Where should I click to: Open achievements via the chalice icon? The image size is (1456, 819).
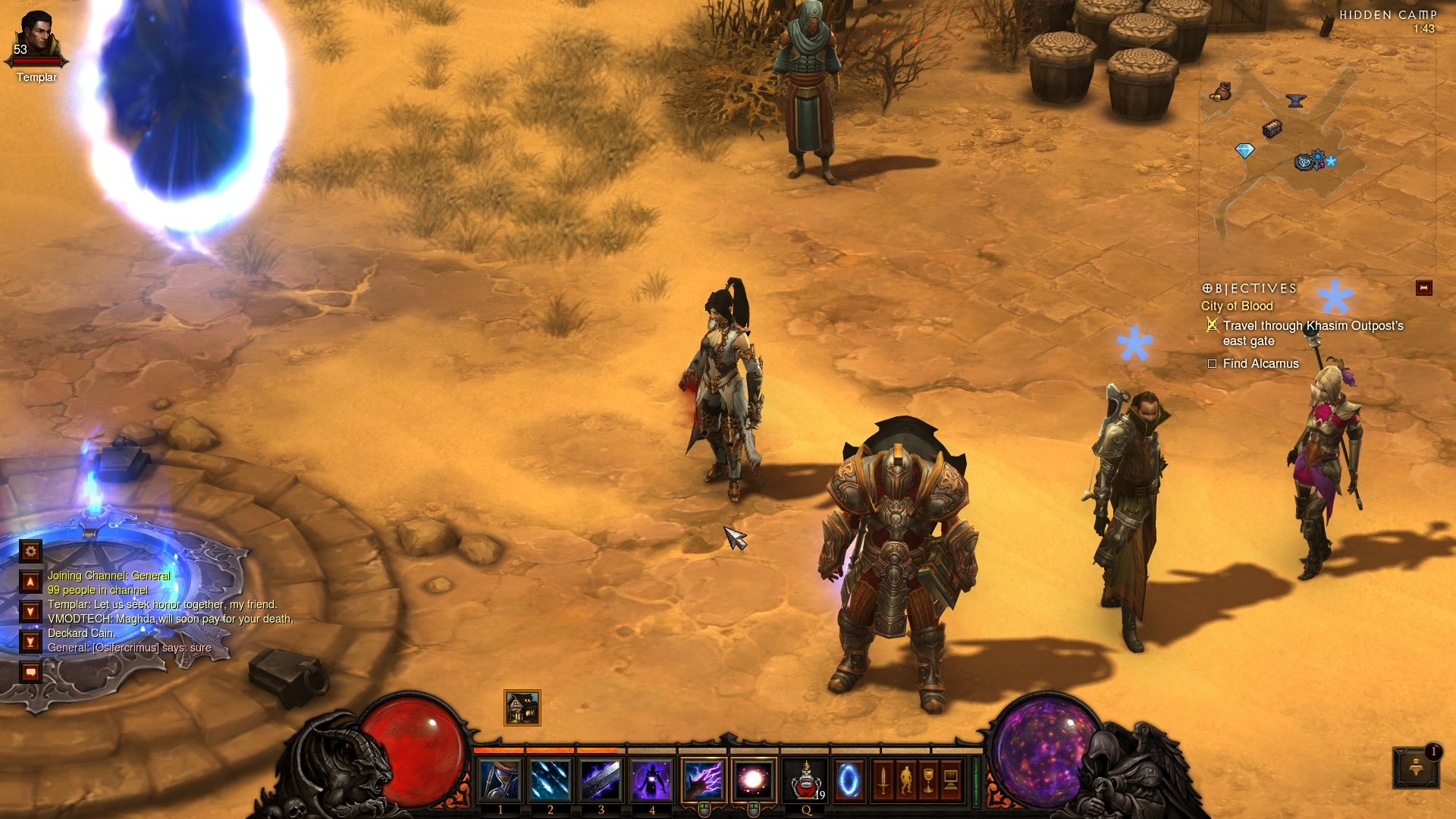click(928, 780)
